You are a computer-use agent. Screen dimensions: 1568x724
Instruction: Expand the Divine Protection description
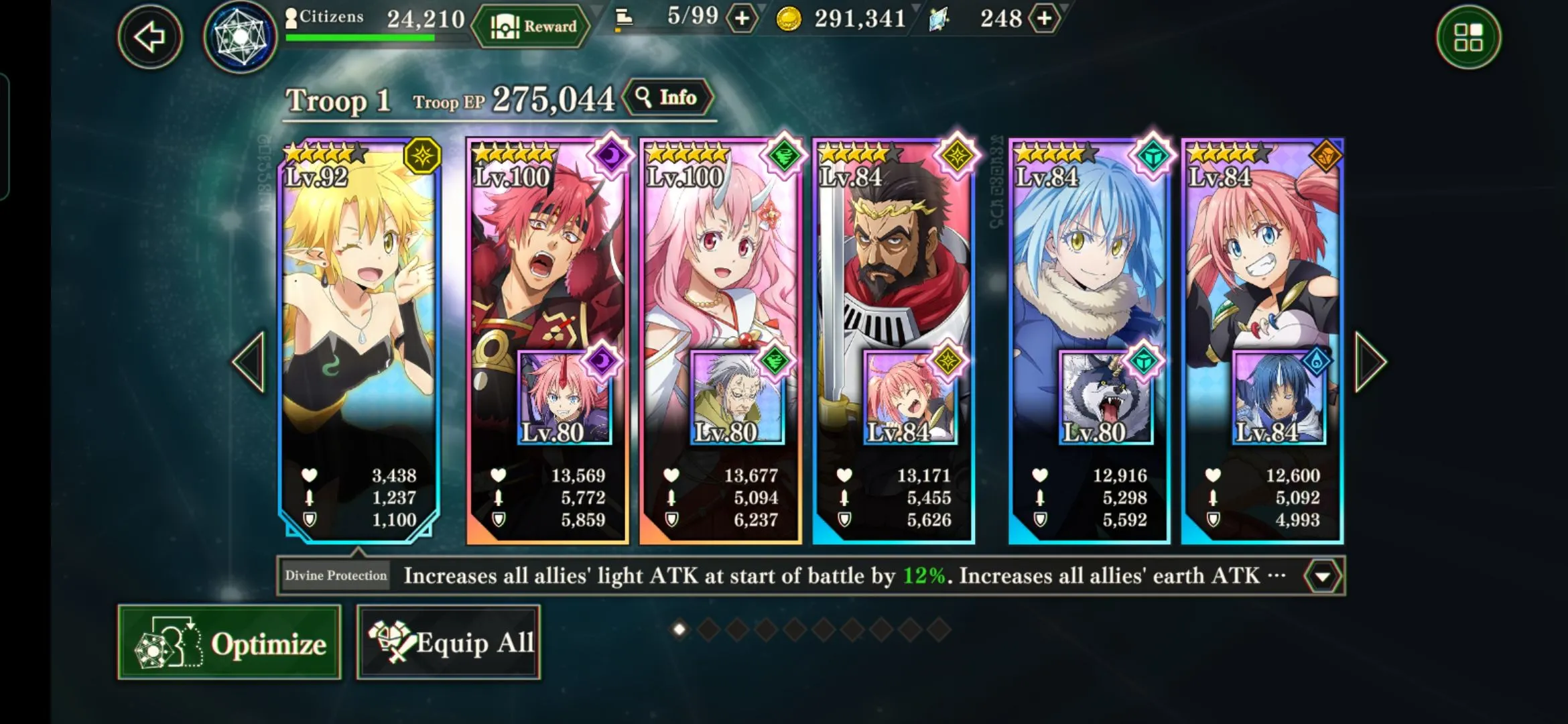coord(1322,577)
